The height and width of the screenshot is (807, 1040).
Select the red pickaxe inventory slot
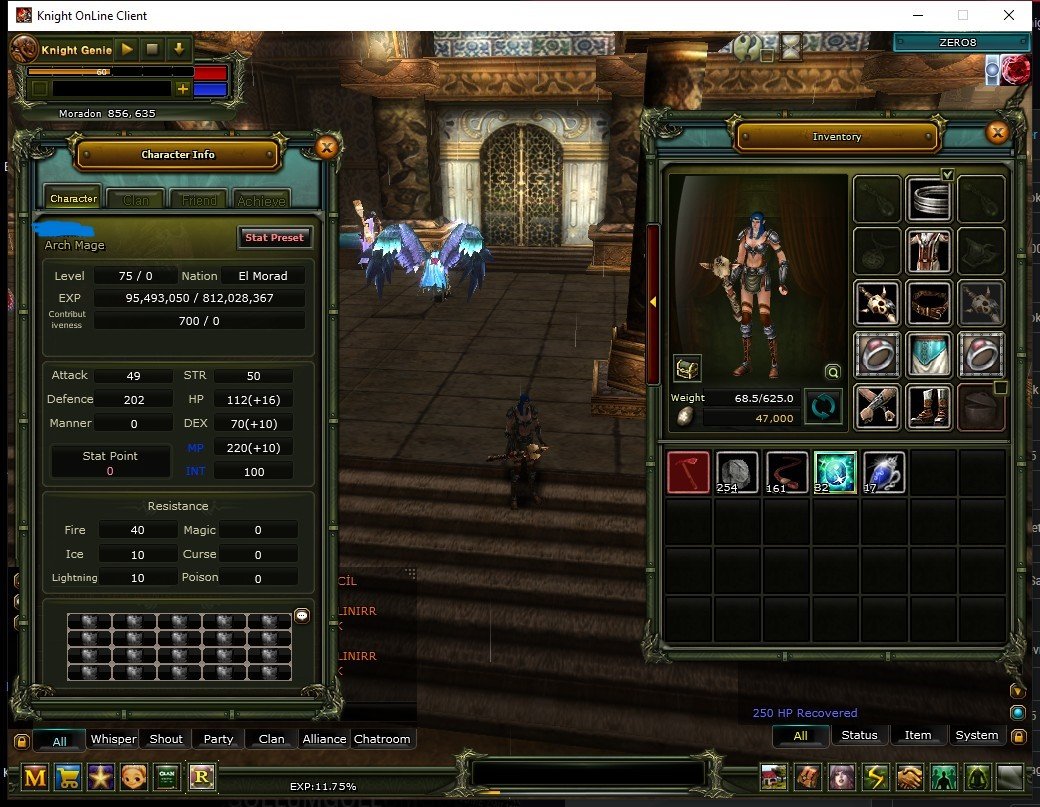[x=688, y=472]
